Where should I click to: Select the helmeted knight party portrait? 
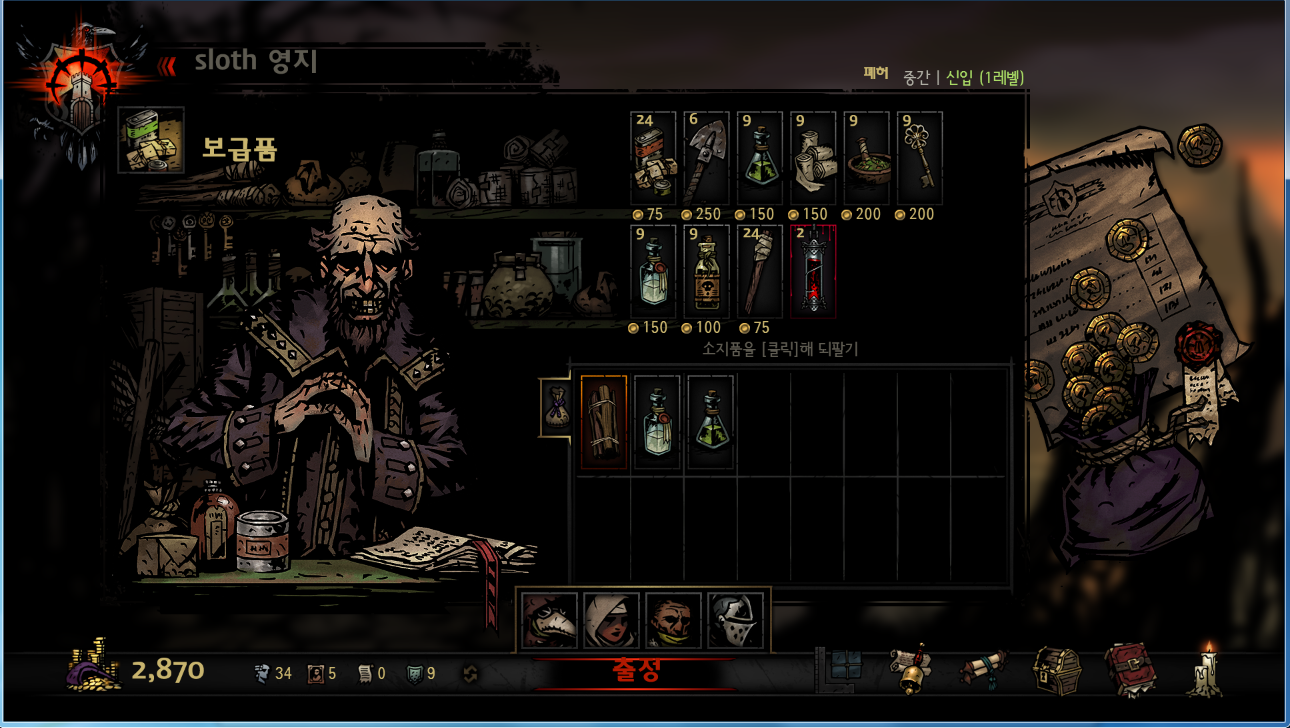[x=735, y=620]
